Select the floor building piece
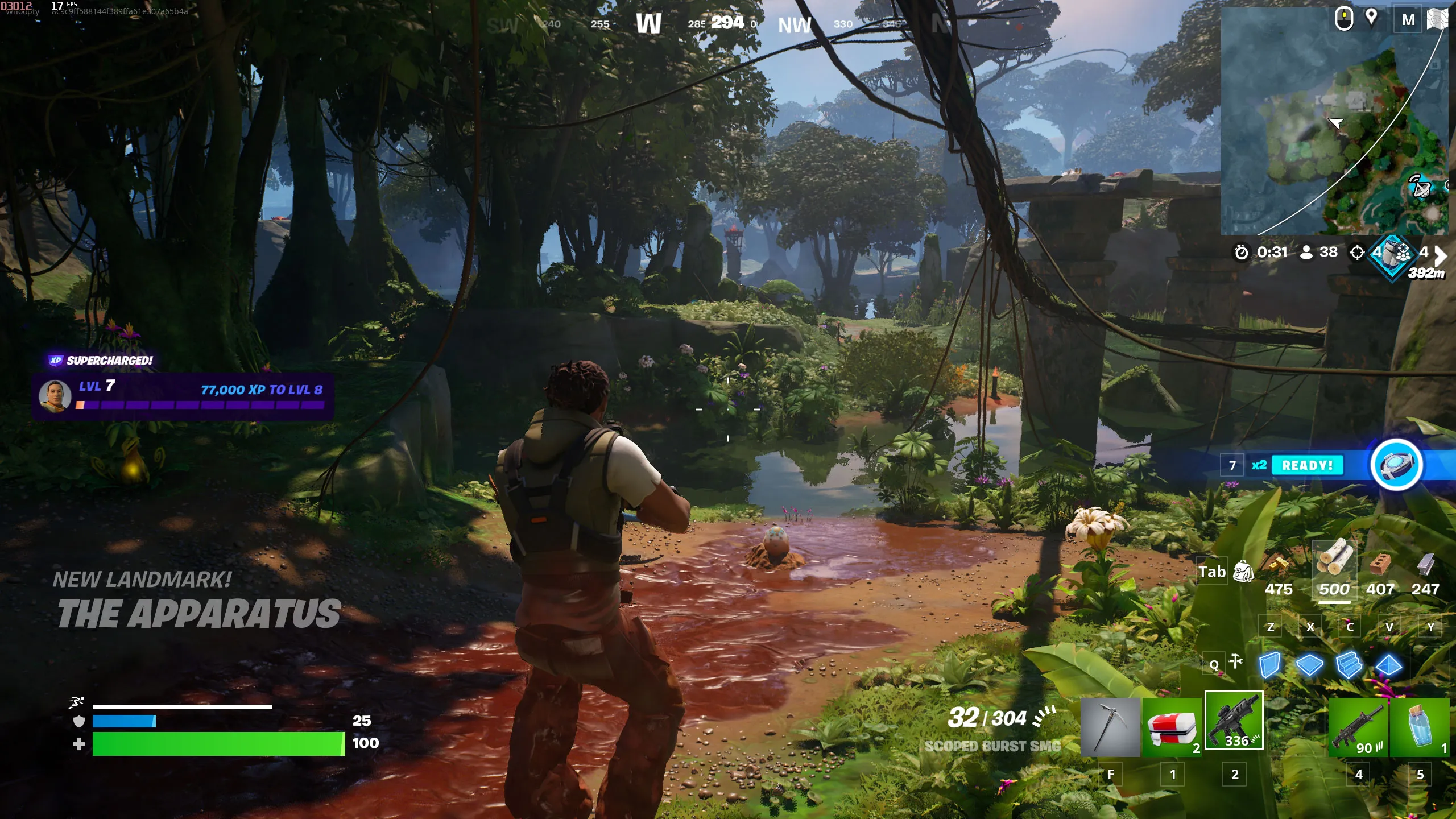The image size is (1456, 819). (1309, 664)
